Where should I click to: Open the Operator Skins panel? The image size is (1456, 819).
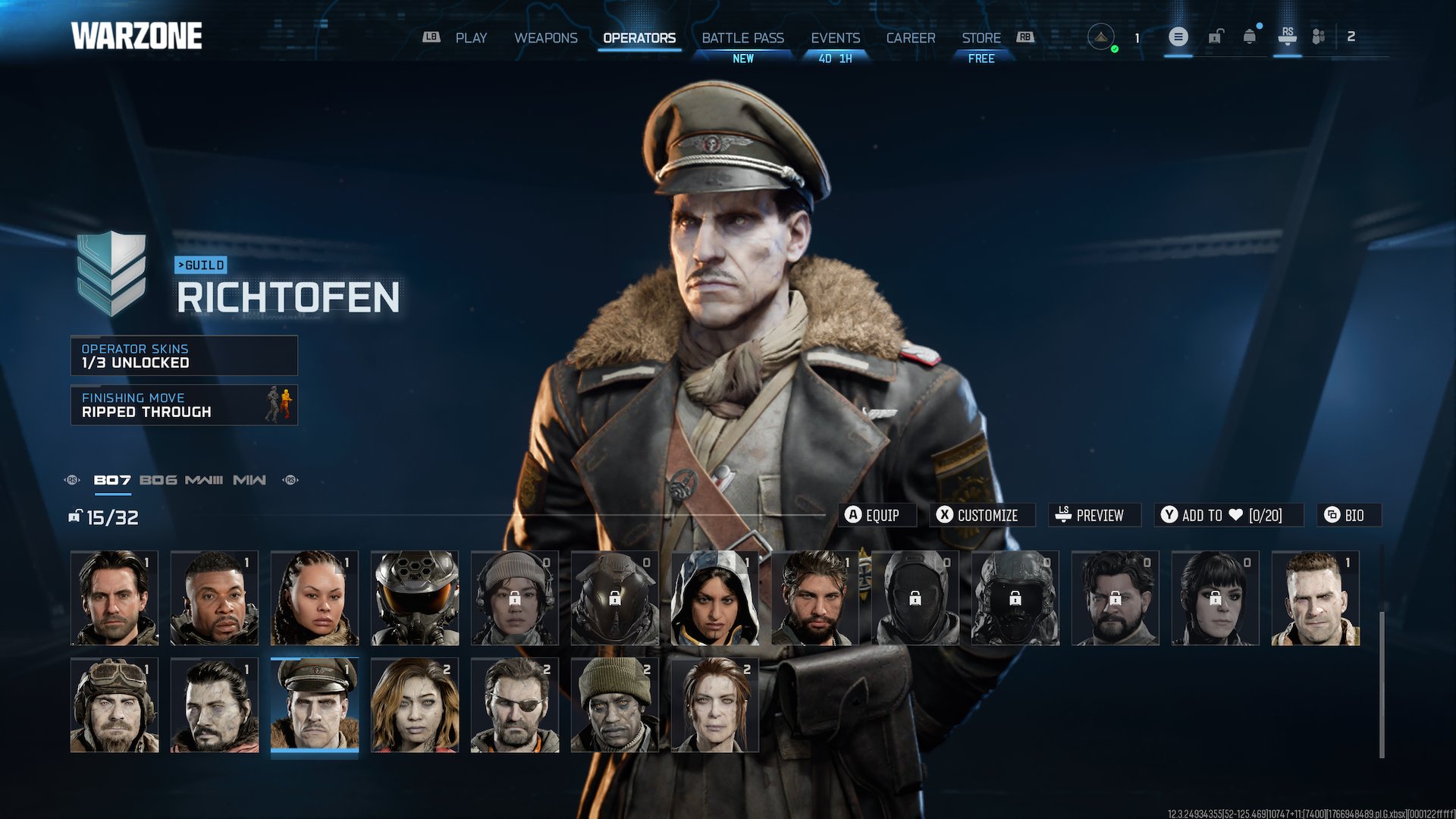click(184, 356)
